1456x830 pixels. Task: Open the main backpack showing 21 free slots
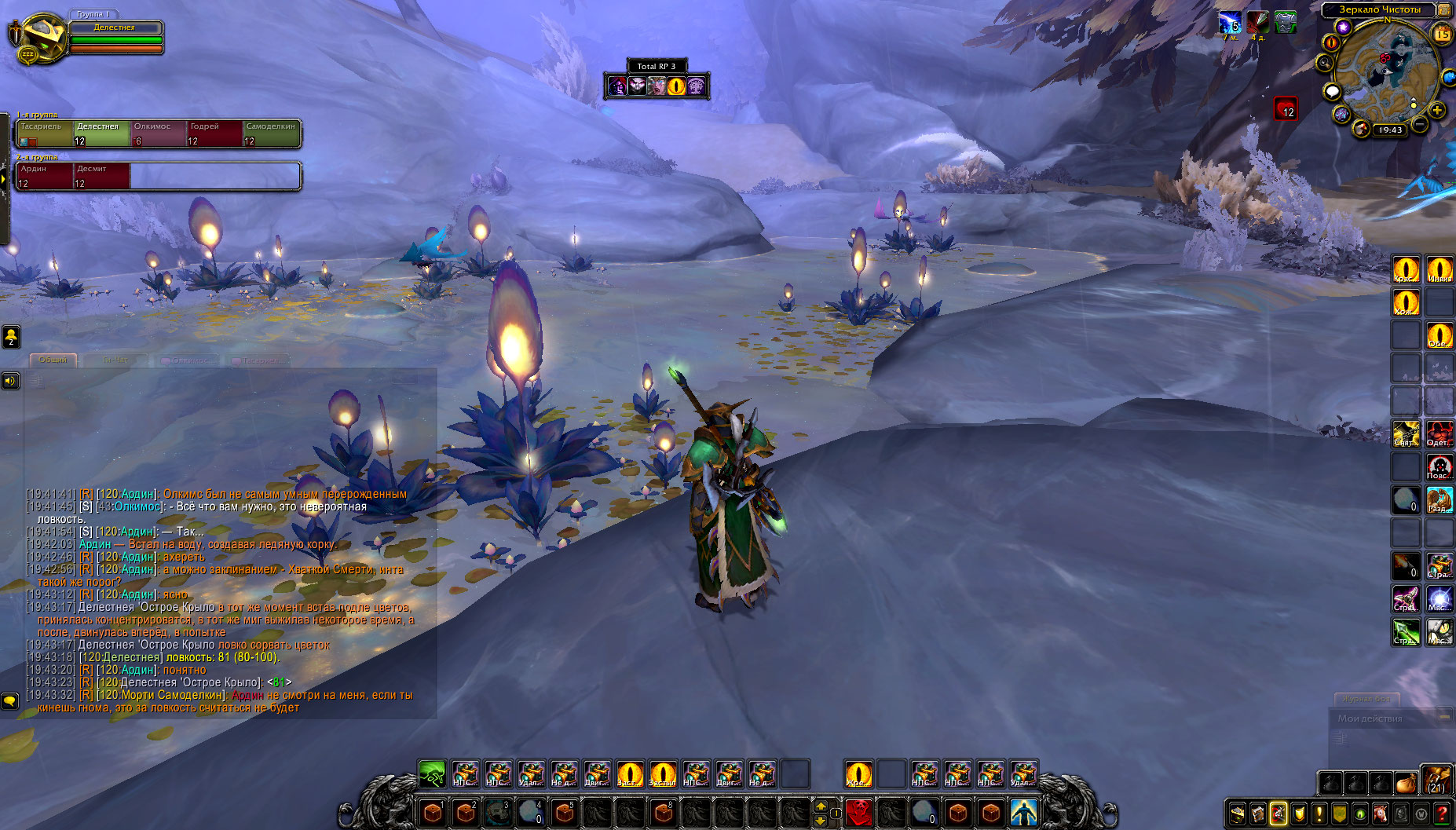point(1436,780)
